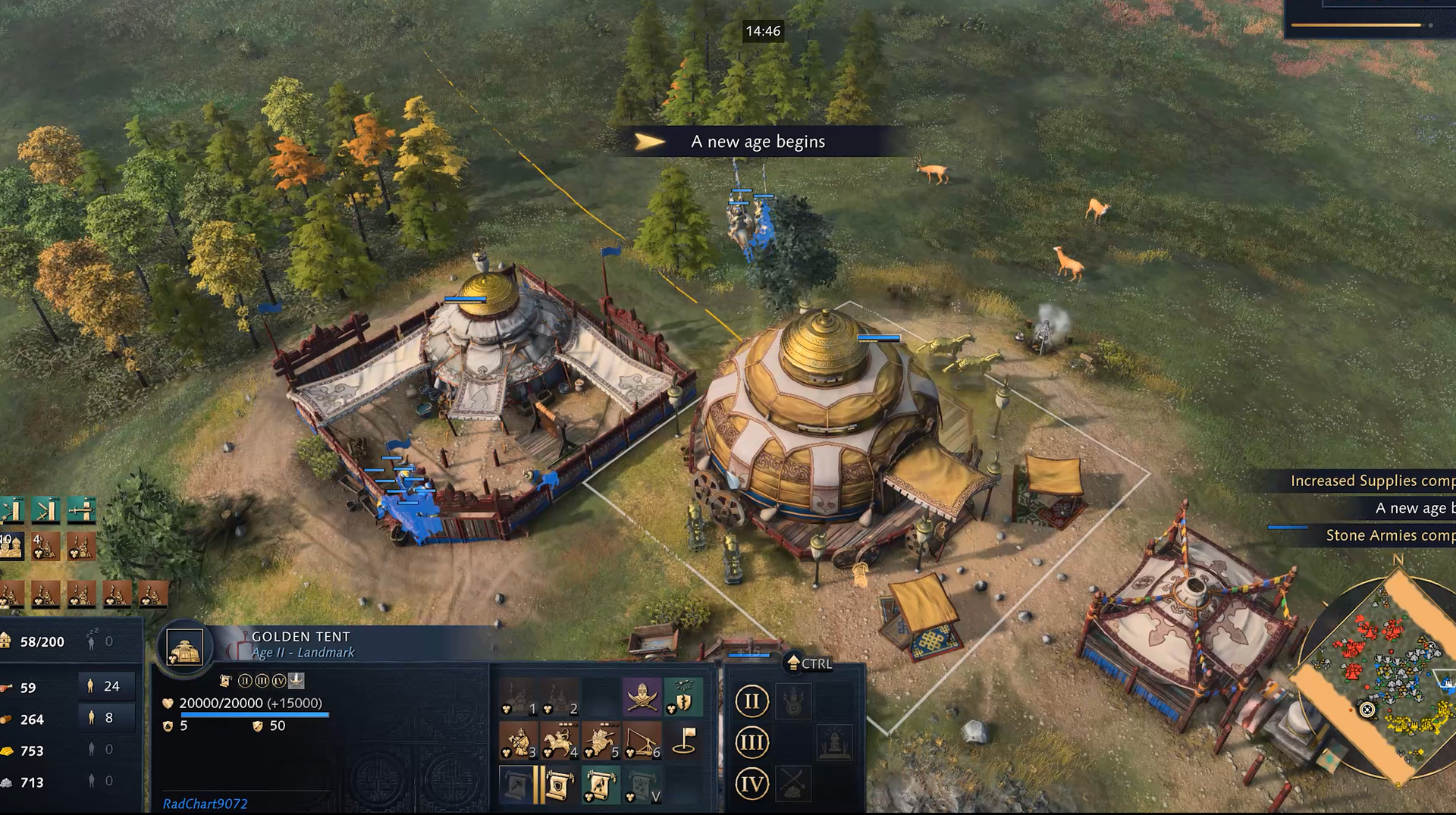This screenshot has height=815, width=1456.
Task: Set the rally point flag
Action: tap(683, 741)
